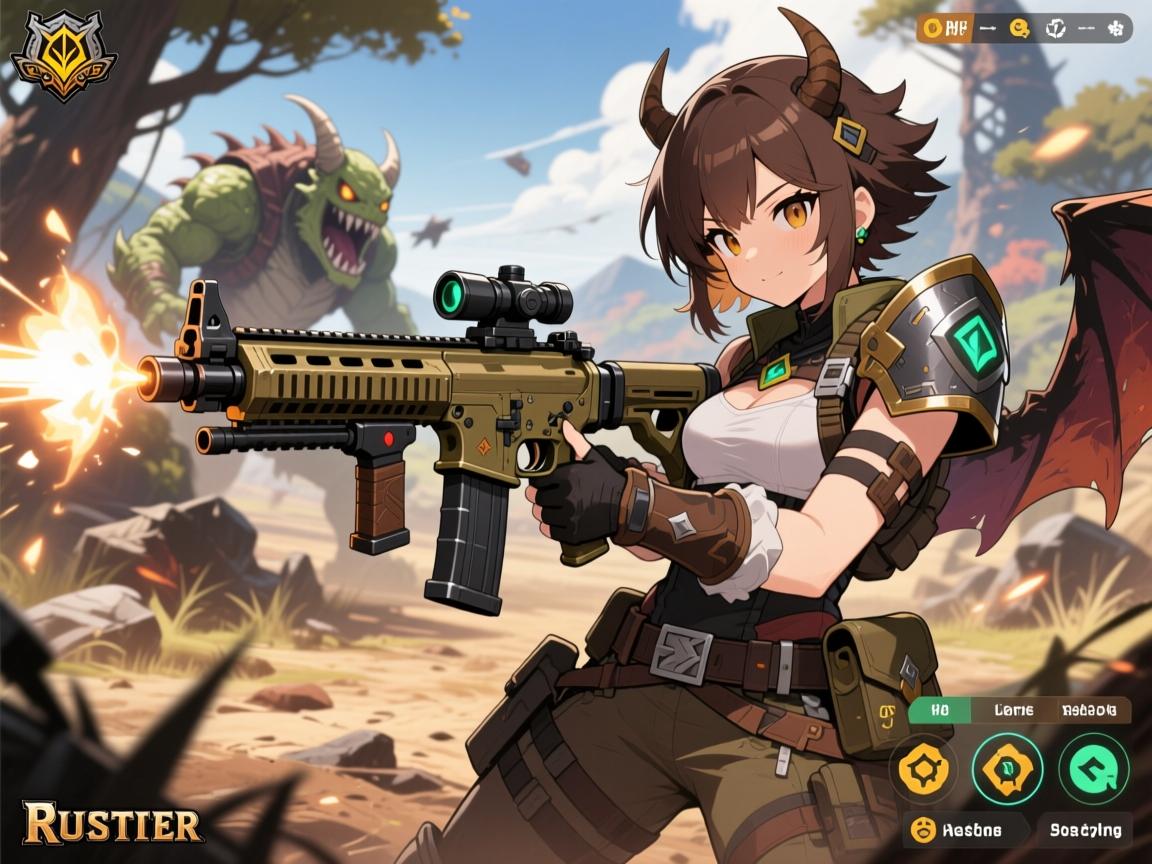The image size is (1152, 864).
Task: Open the white flower-shaped settings icon
Action: 1114,28
